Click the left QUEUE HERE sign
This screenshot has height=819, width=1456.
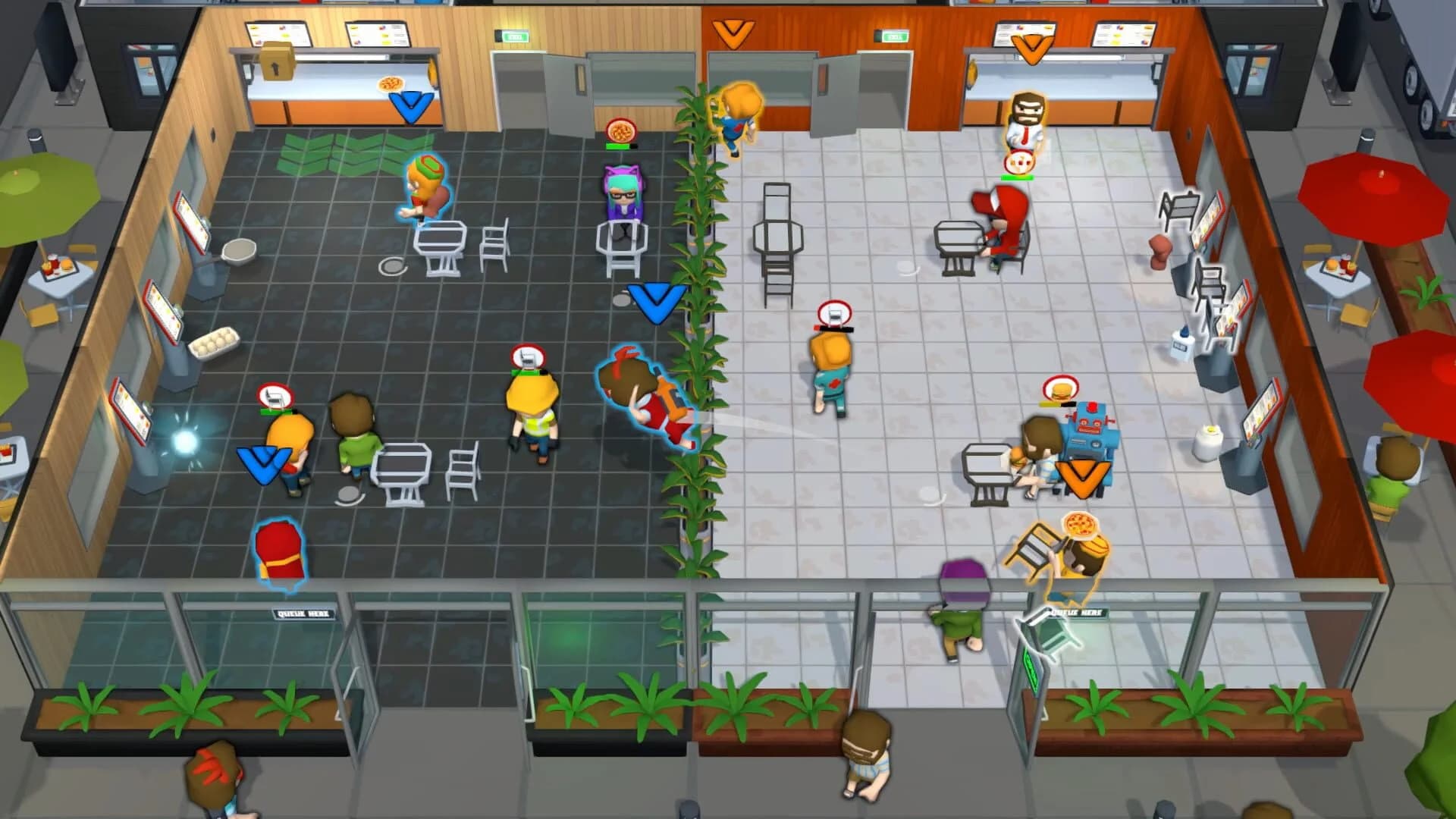point(303,616)
